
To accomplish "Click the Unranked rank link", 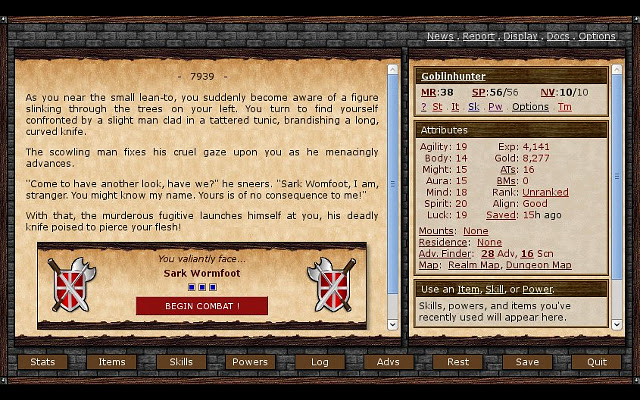I will point(545,192).
